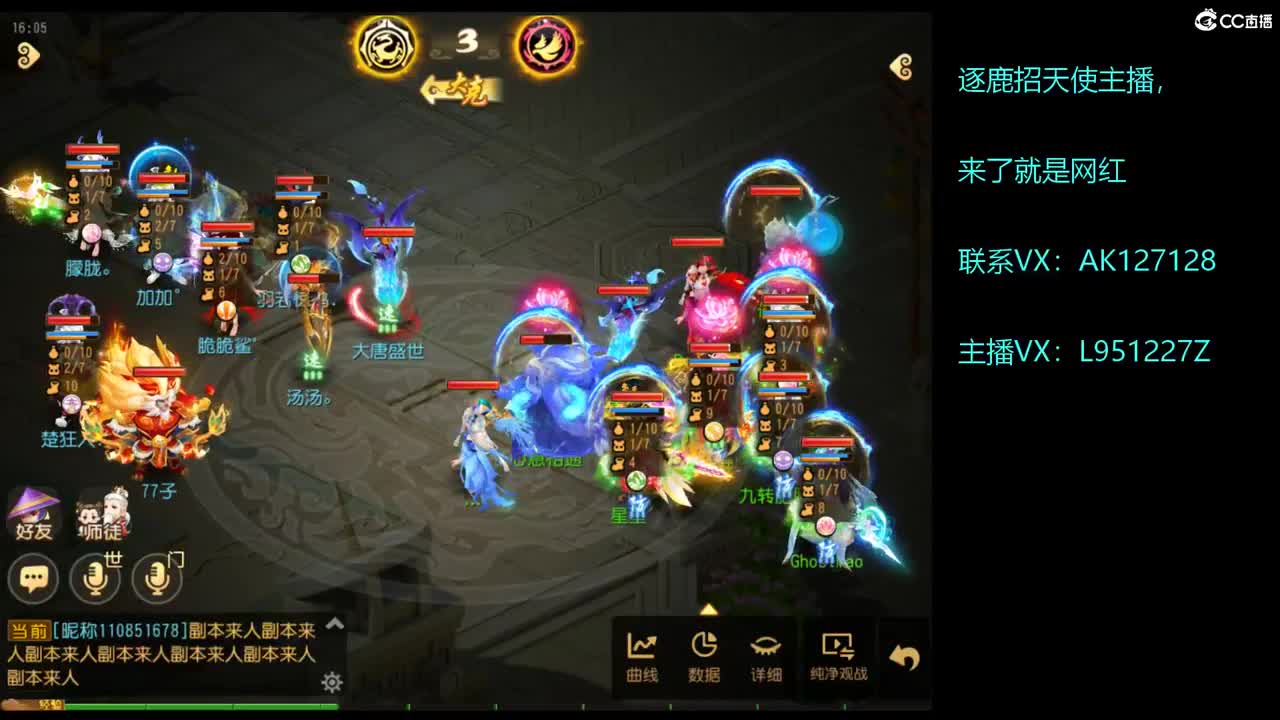Open the 曲线 battle curve panel

[x=641, y=655]
